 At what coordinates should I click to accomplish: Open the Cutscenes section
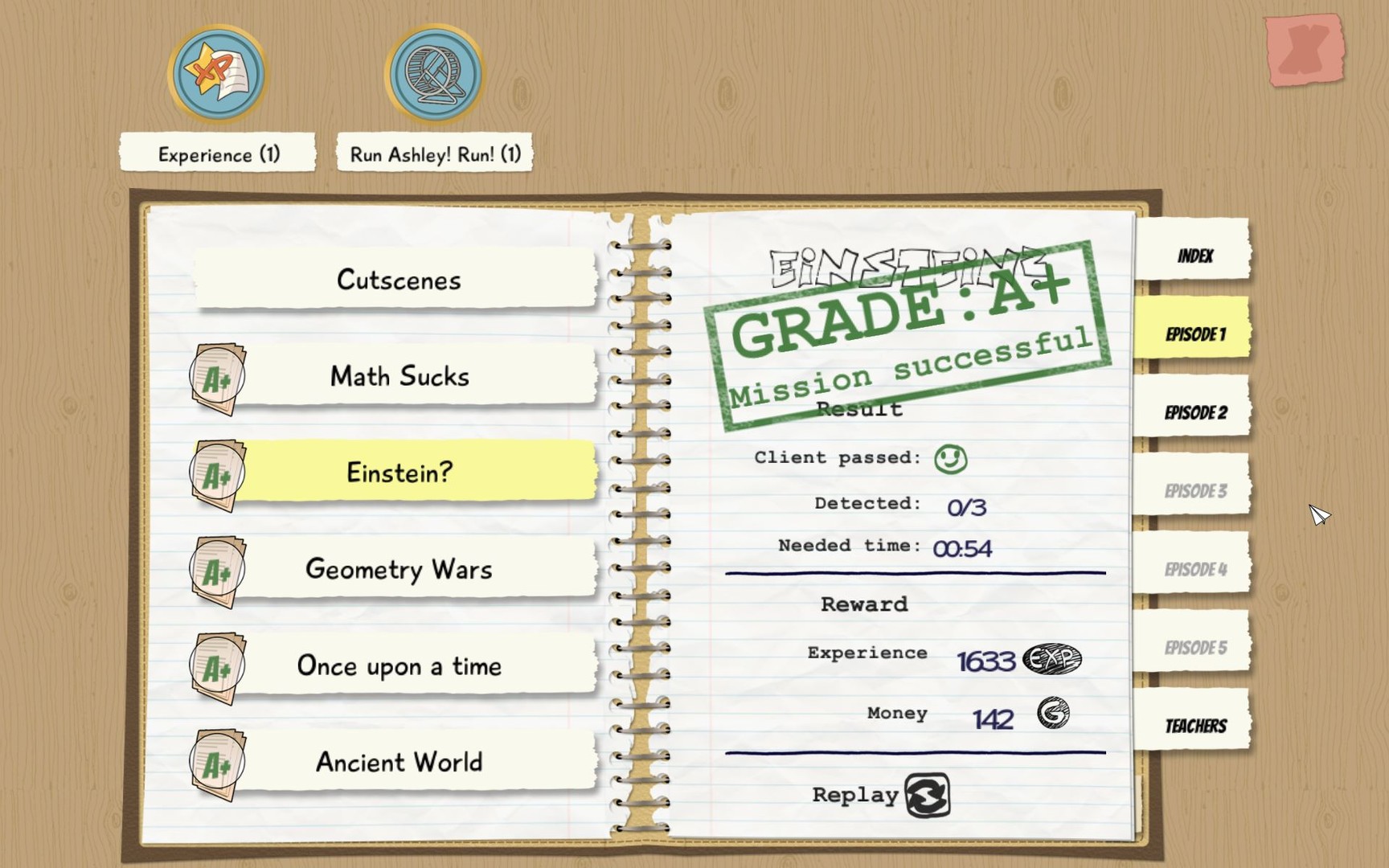pos(399,280)
